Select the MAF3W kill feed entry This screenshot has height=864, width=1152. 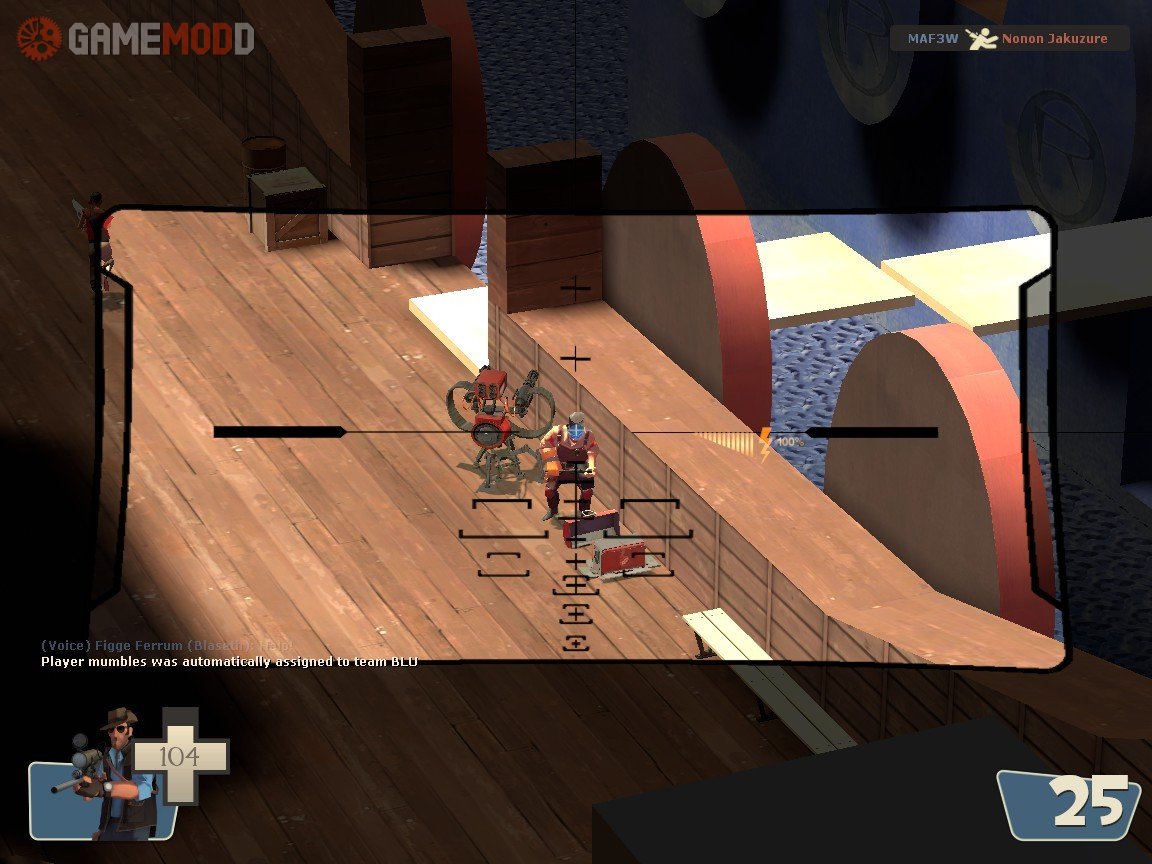tap(1010, 39)
